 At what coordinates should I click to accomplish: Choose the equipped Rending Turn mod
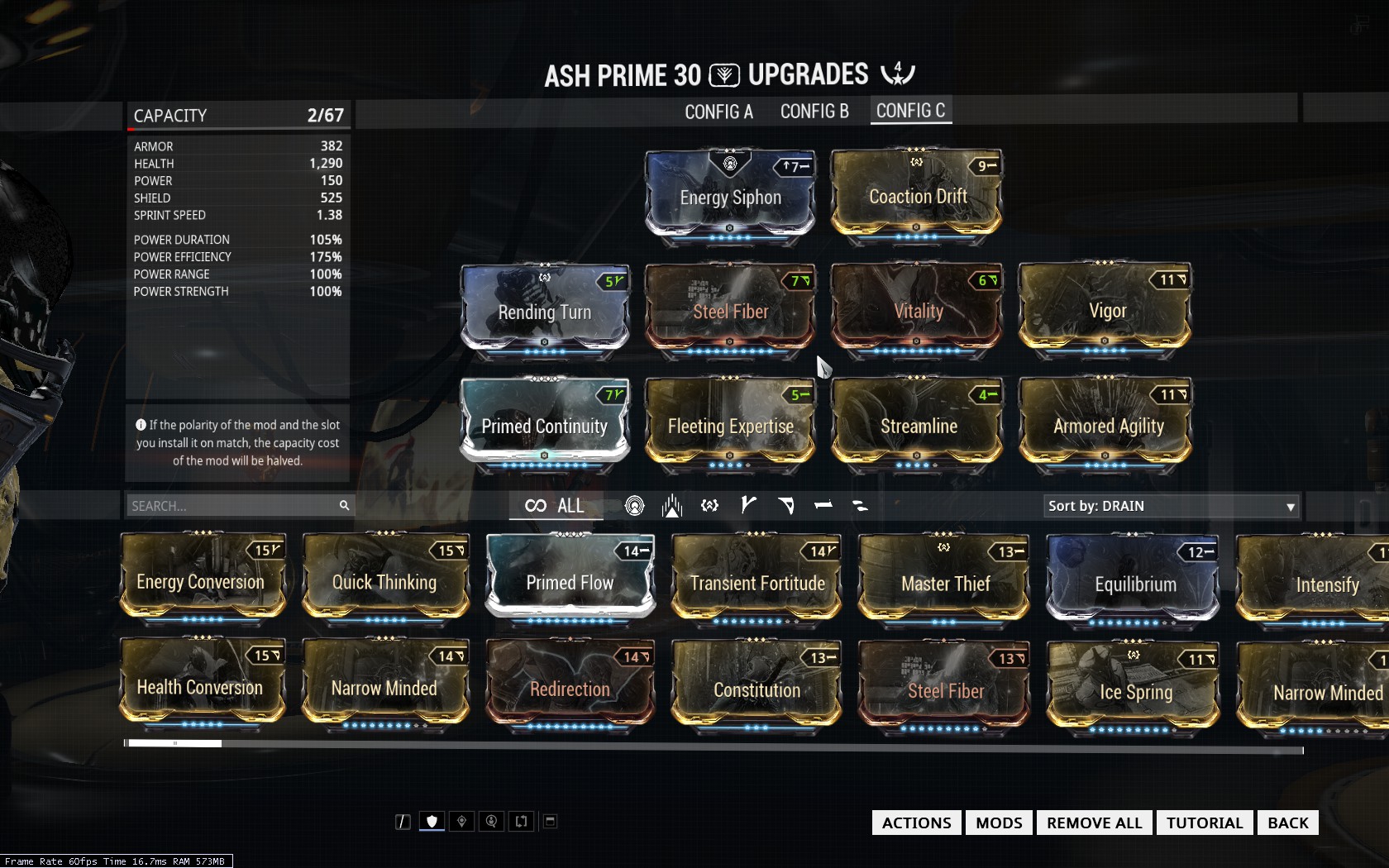(545, 311)
